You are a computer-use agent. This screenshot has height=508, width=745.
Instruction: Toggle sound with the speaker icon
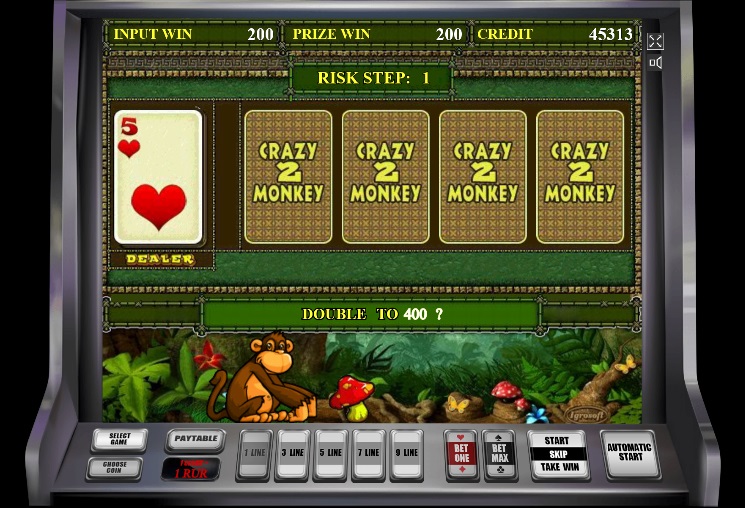point(655,63)
